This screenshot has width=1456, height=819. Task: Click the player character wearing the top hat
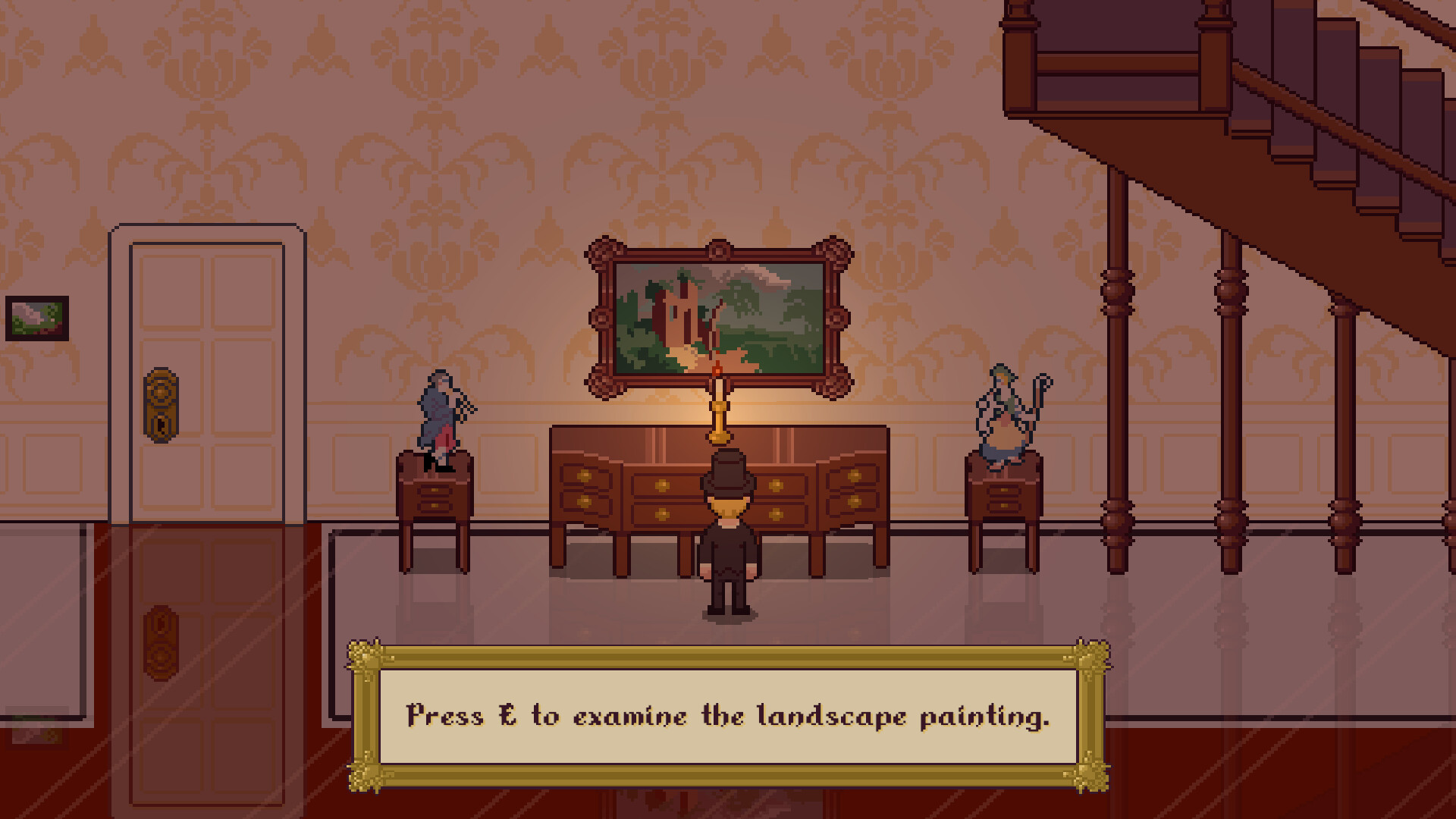point(728,531)
